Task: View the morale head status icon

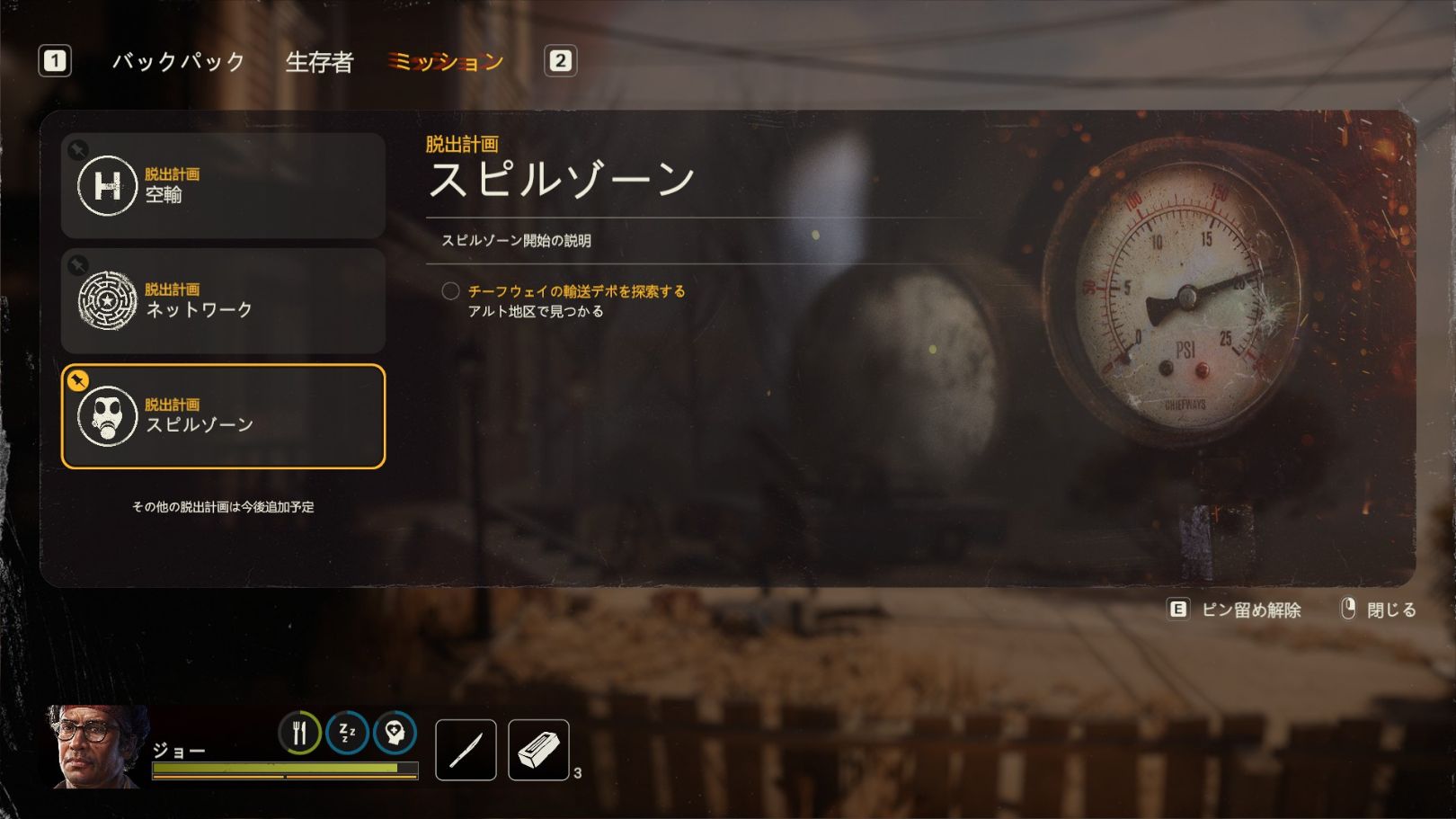Action: pos(395,733)
